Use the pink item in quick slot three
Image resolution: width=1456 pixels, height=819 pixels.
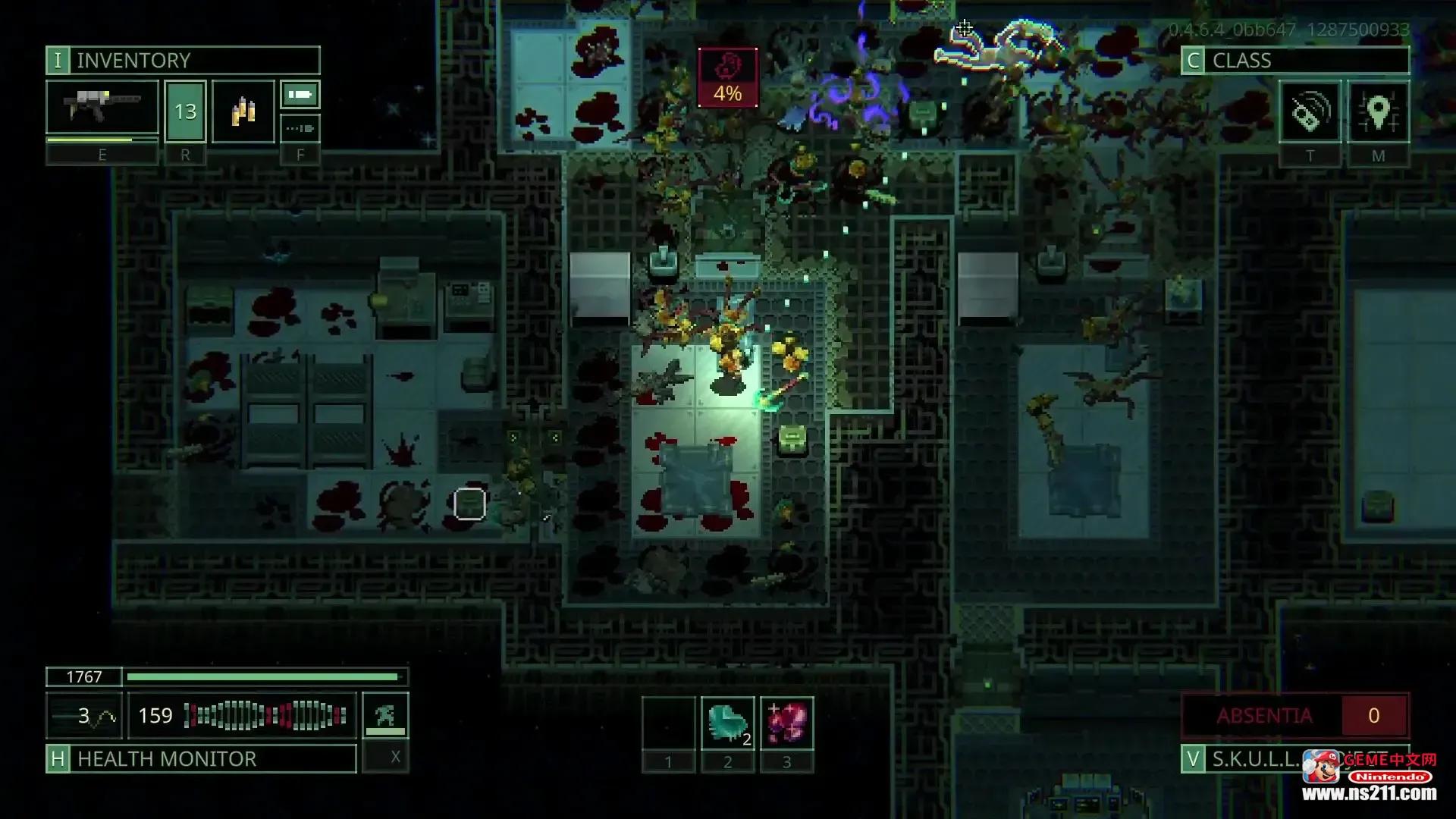click(x=786, y=723)
